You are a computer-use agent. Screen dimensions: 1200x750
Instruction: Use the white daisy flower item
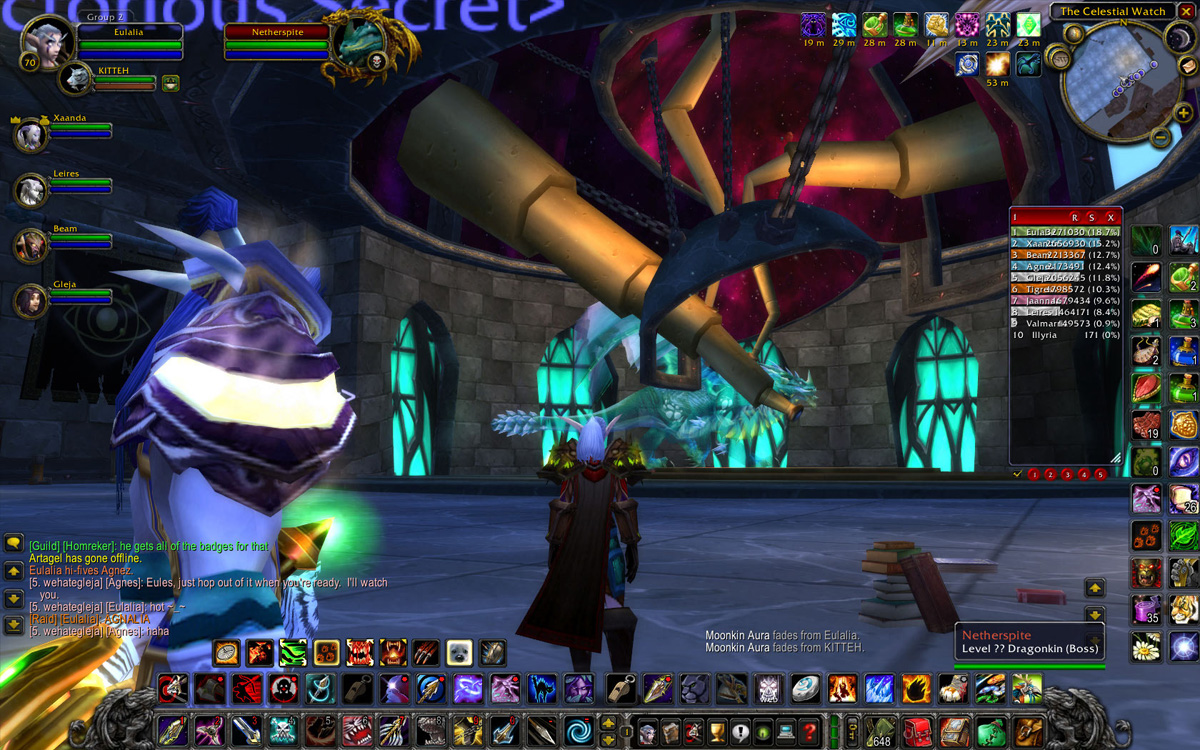1146,646
